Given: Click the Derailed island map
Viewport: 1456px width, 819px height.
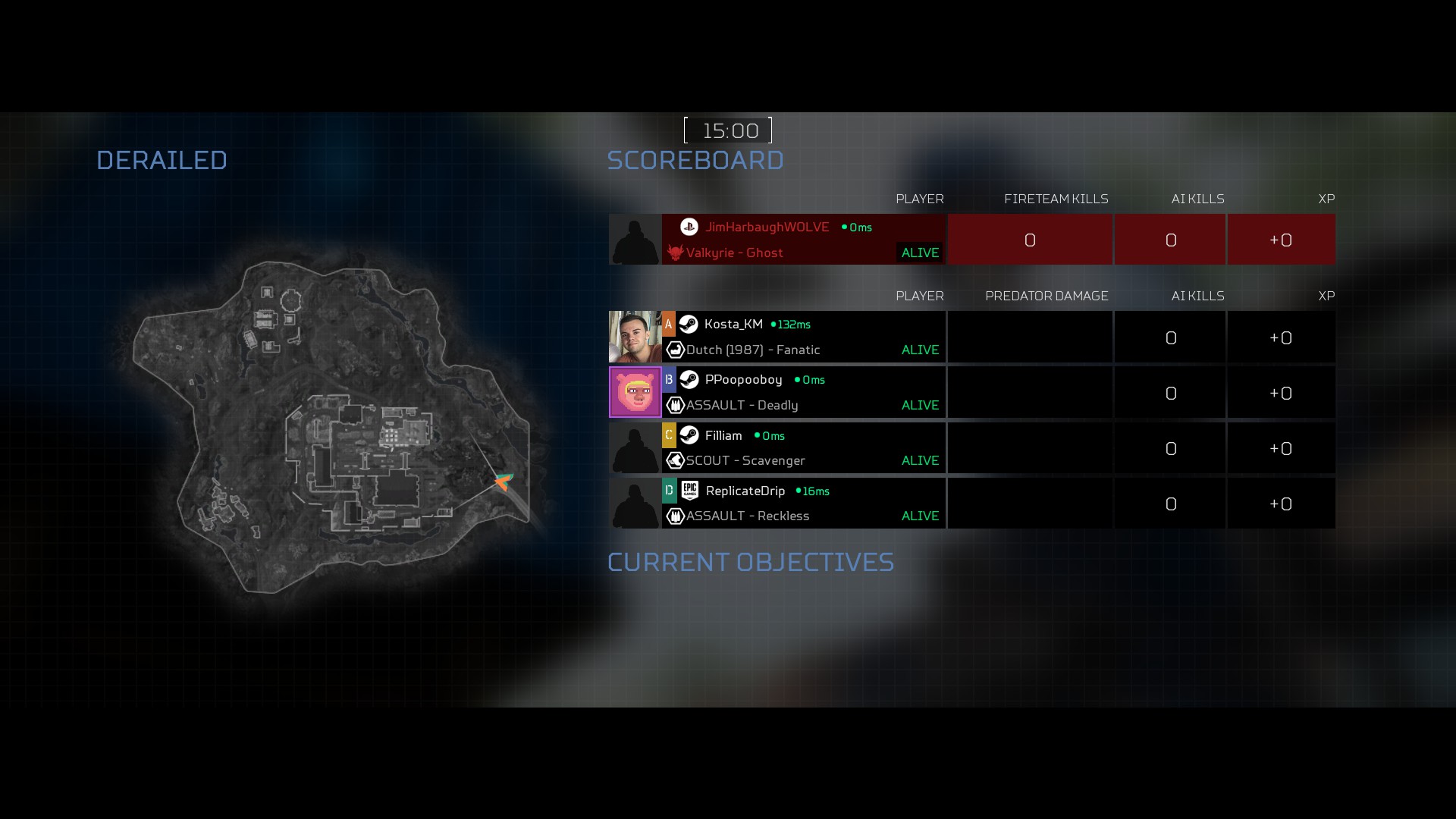Looking at the screenshot, I should tap(334, 425).
